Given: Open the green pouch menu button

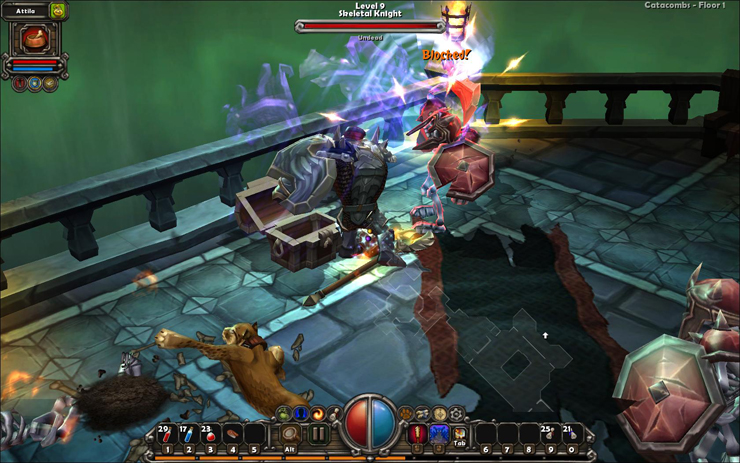Looking at the screenshot, I should point(284,414).
